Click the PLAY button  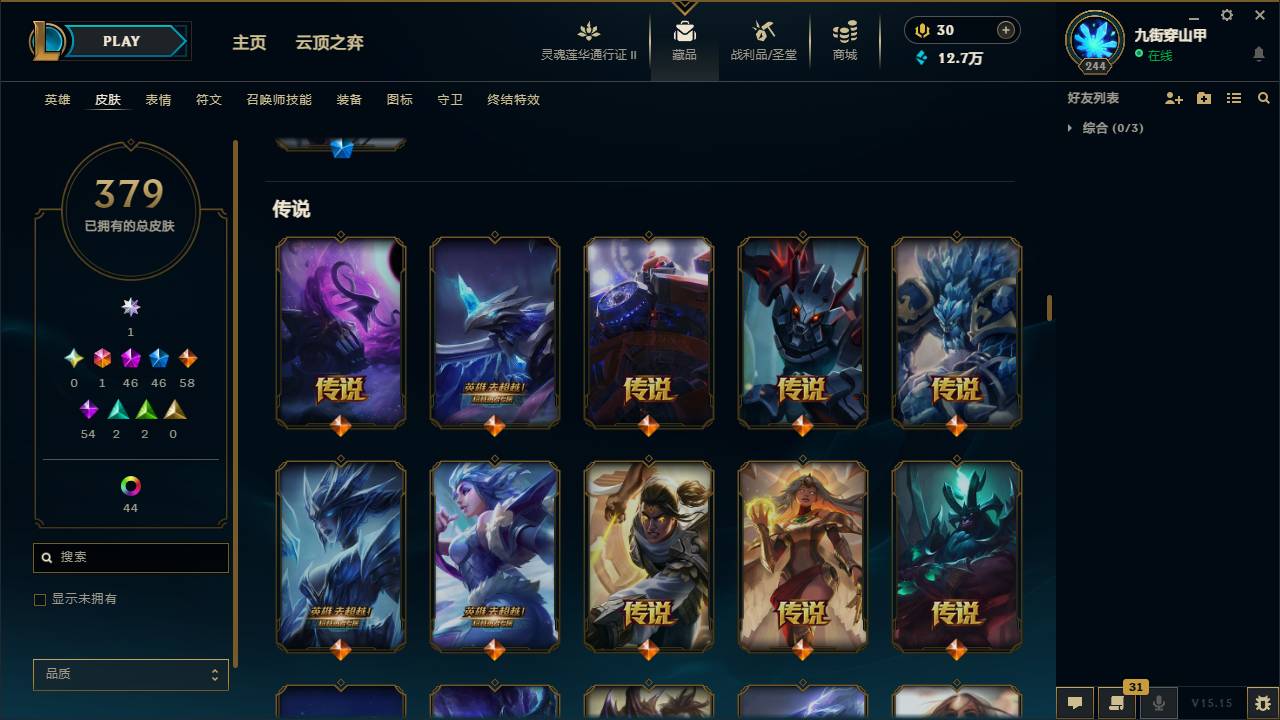click(121, 41)
